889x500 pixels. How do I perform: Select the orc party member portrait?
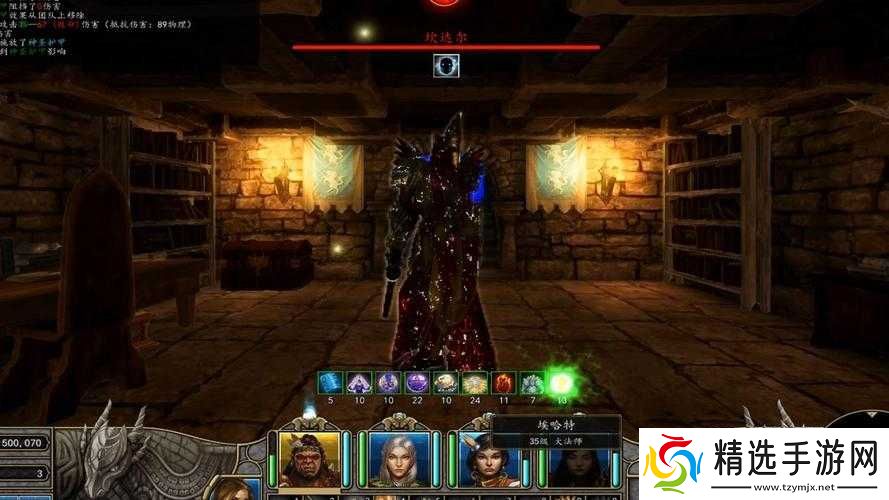[307, 459]
